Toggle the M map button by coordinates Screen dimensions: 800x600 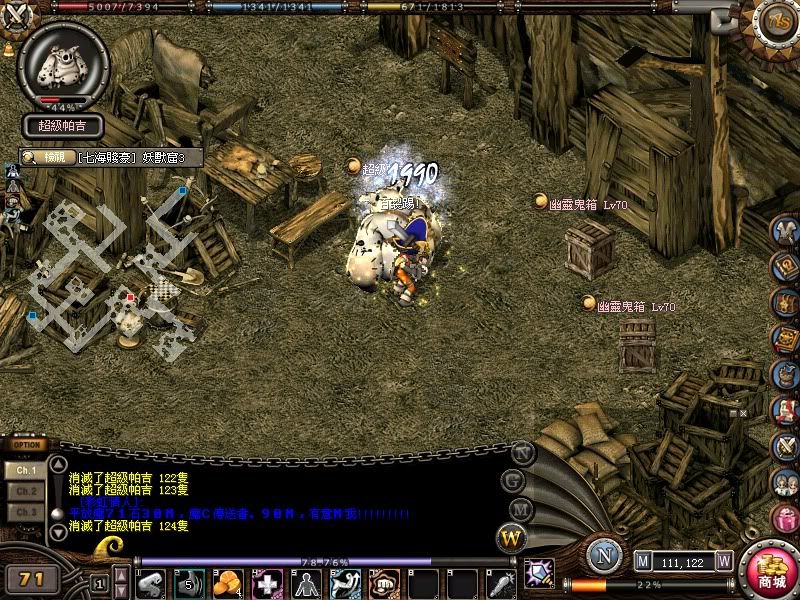pyautogui.click(x=643, y=562)
